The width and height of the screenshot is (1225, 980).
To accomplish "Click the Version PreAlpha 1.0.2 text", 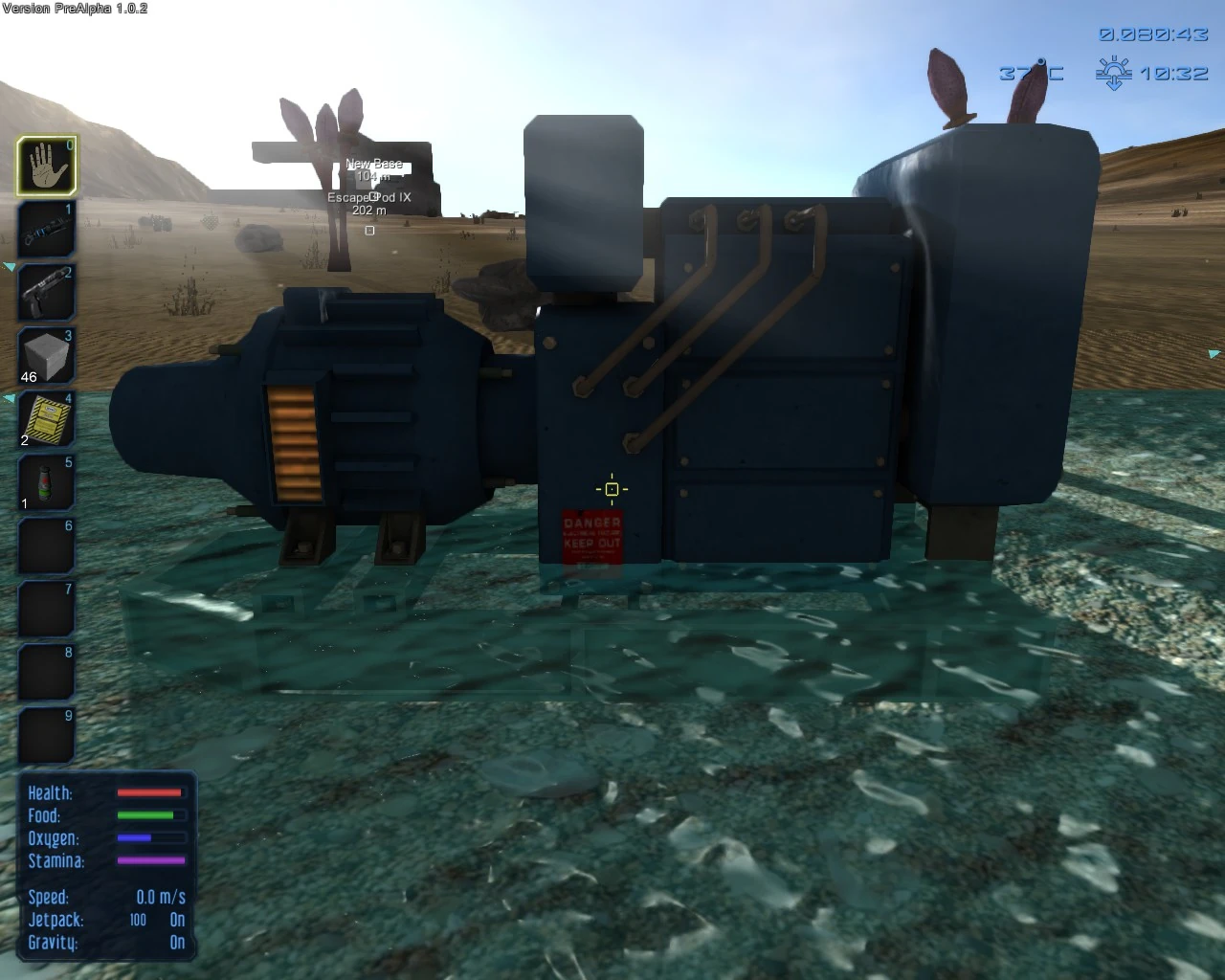I will (x=75, y=7).
